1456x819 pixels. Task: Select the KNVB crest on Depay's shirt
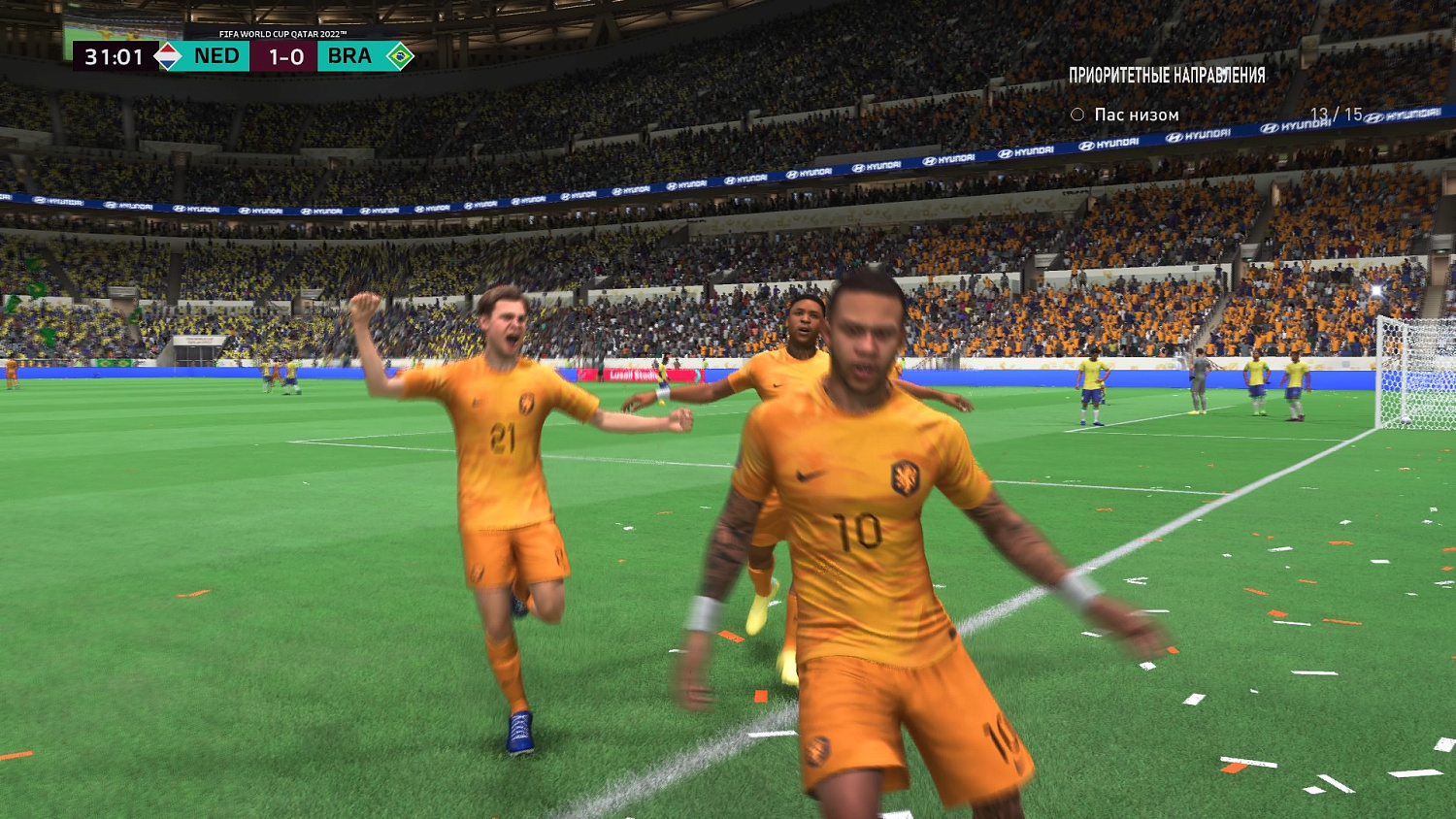(907, 477)
